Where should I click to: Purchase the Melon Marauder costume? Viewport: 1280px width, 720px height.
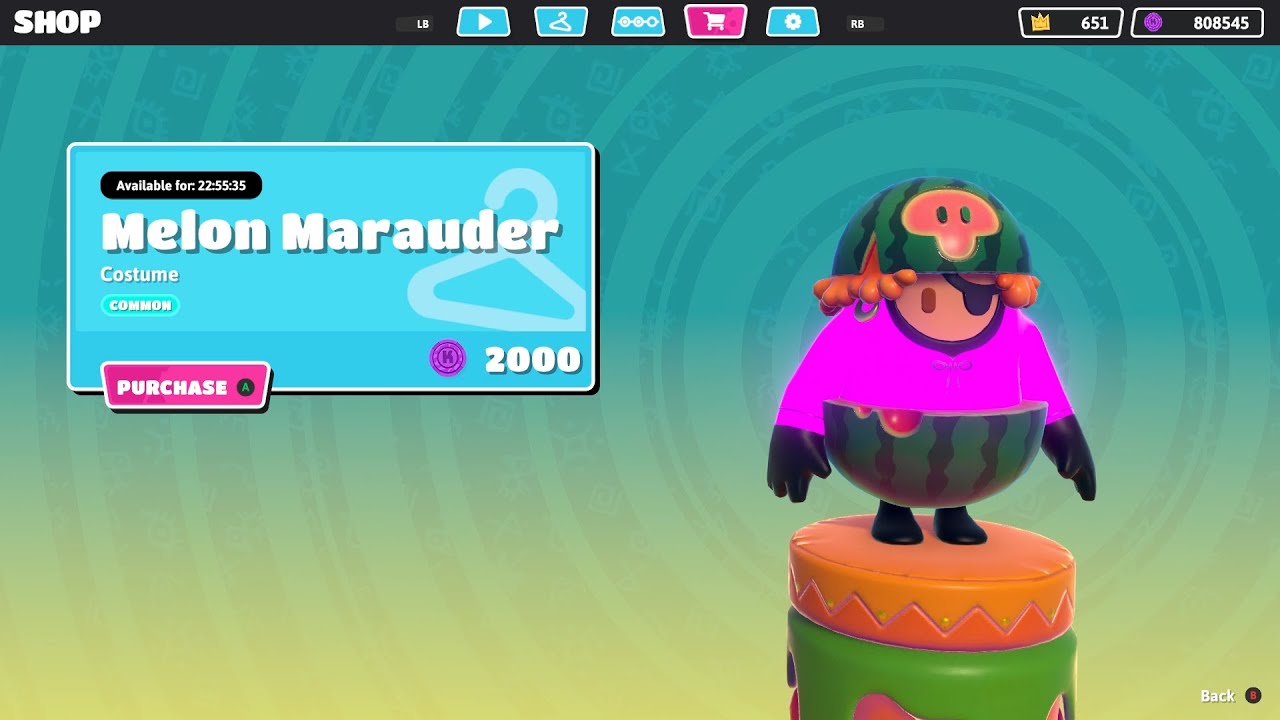(185, 387)
